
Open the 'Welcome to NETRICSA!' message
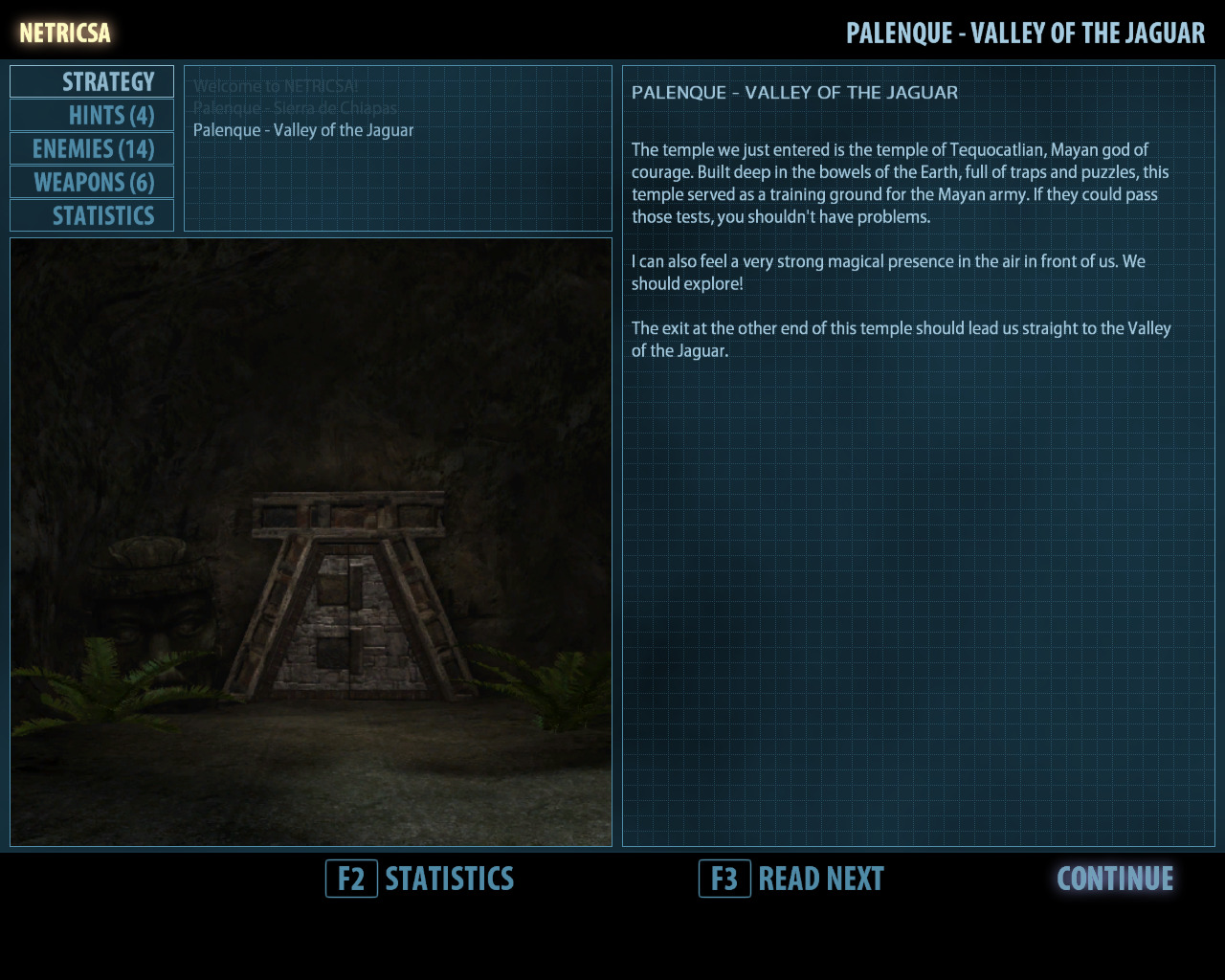pos(276,86)
